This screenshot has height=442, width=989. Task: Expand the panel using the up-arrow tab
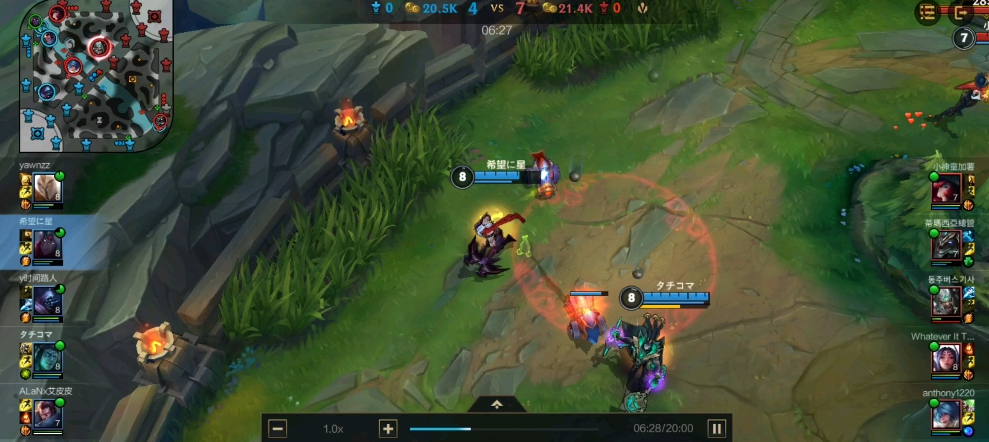(497, 404)
